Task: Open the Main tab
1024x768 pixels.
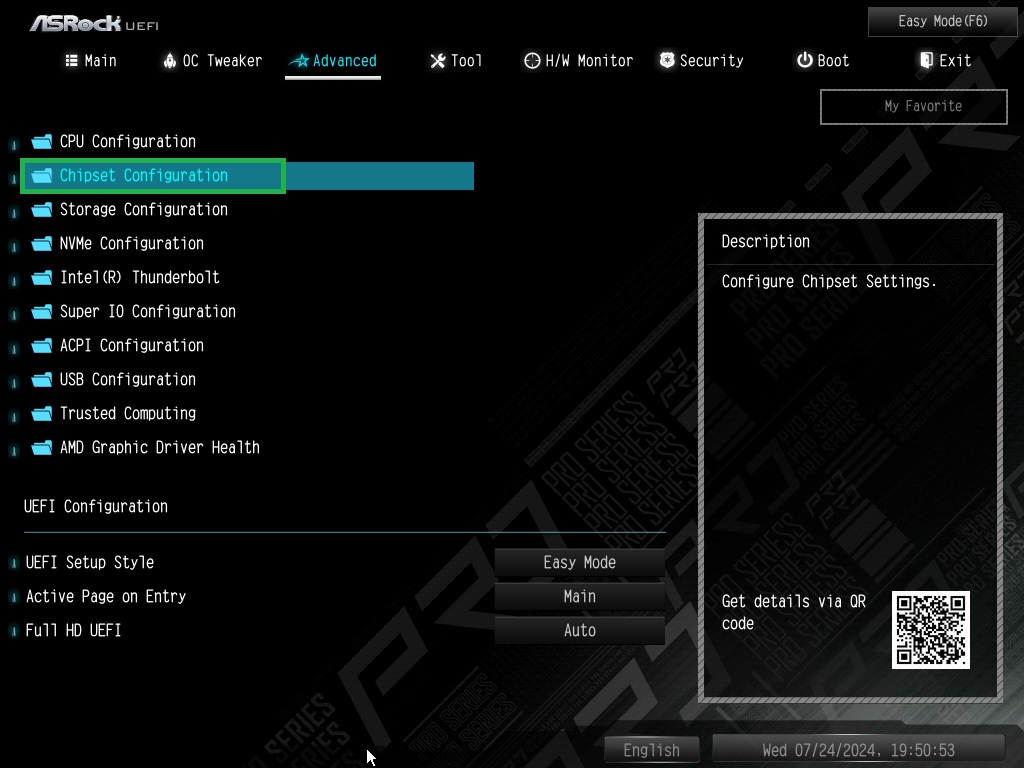Action: (x=91, y=61)
